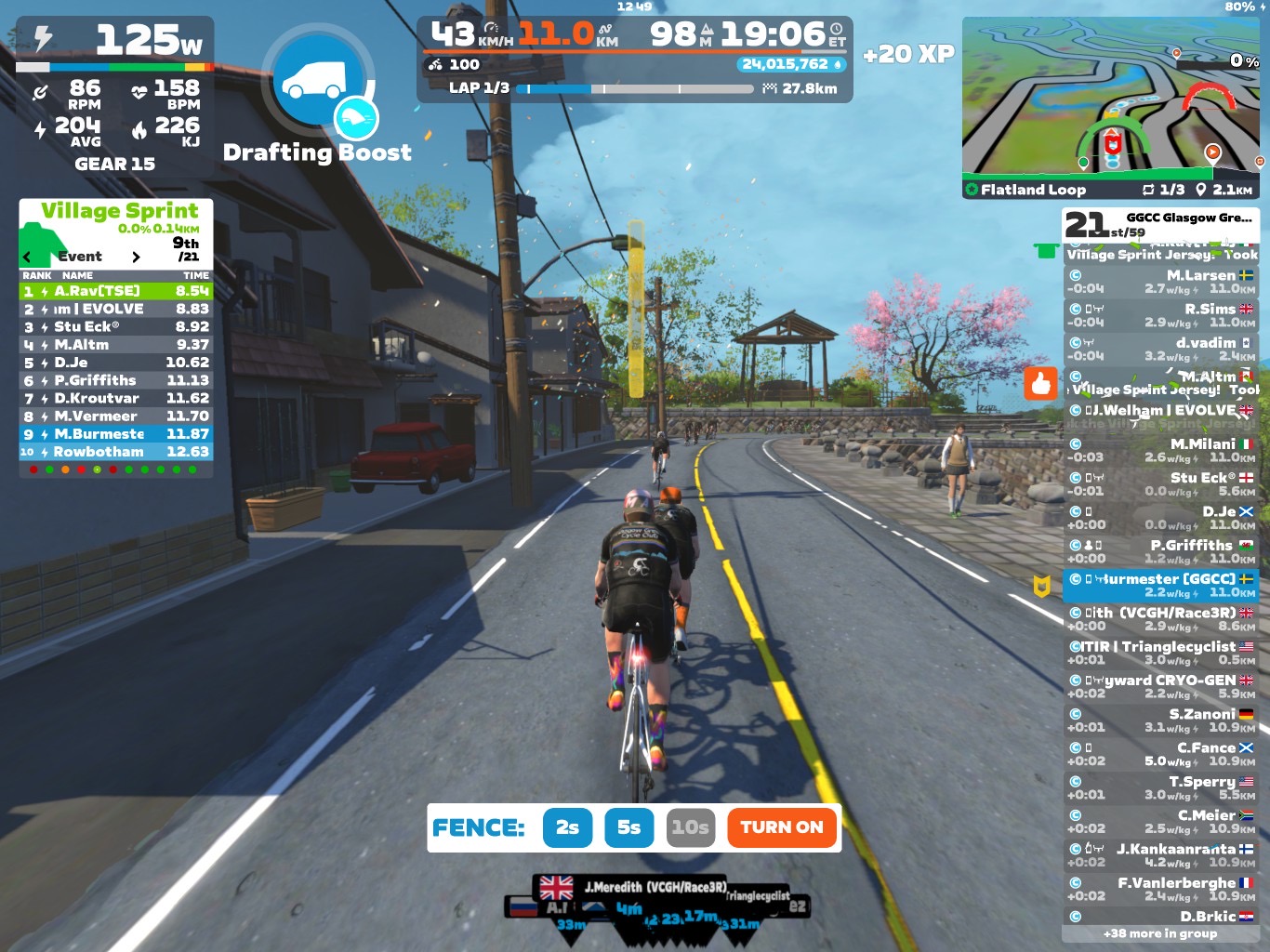This screenshot has width=1270, height=952.
Task: Show the previous leaderboard with left arrow
Action: point(27,257)
